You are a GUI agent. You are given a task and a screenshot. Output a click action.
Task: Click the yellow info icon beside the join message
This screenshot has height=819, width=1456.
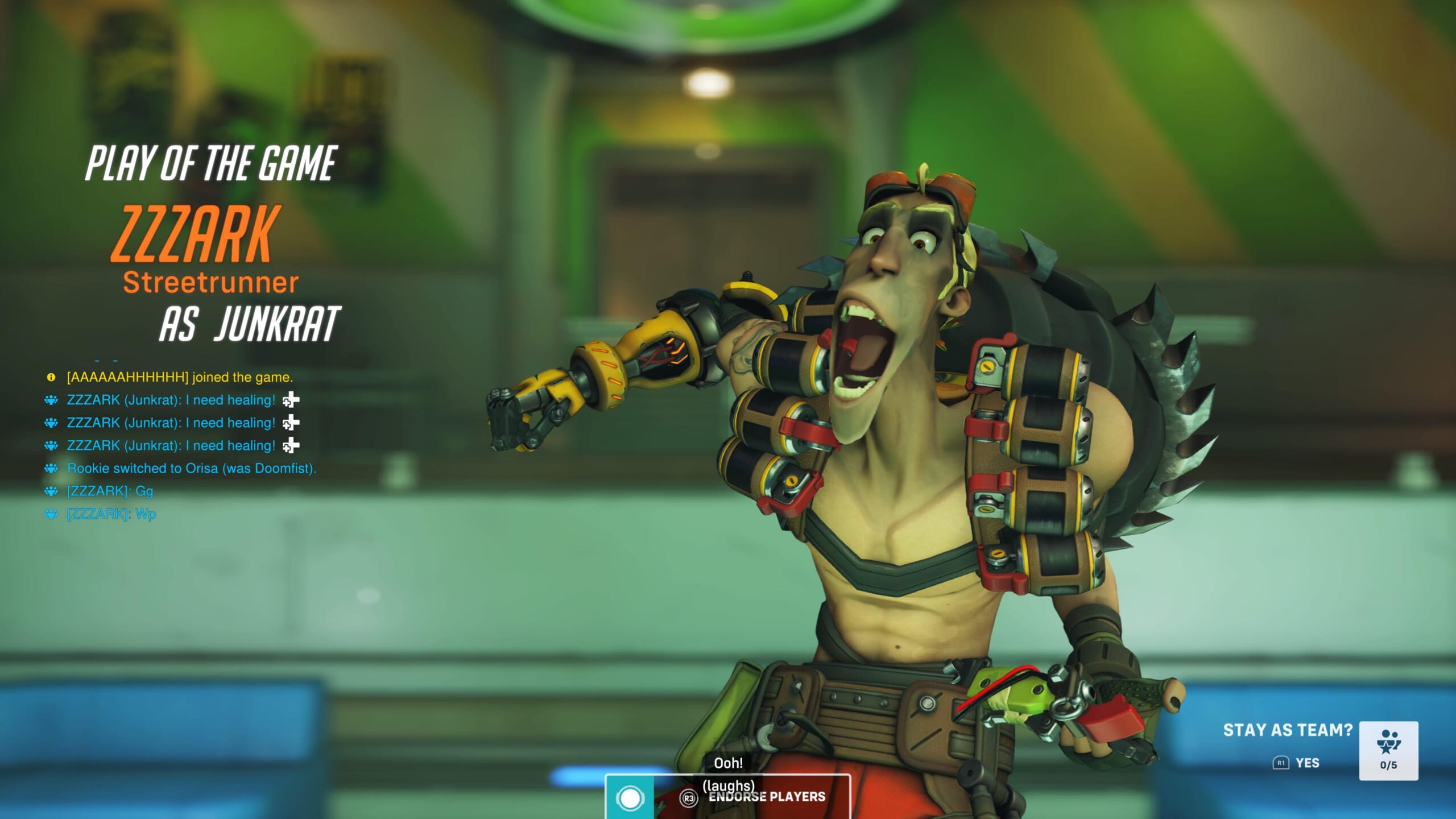[x=50, y=376]
